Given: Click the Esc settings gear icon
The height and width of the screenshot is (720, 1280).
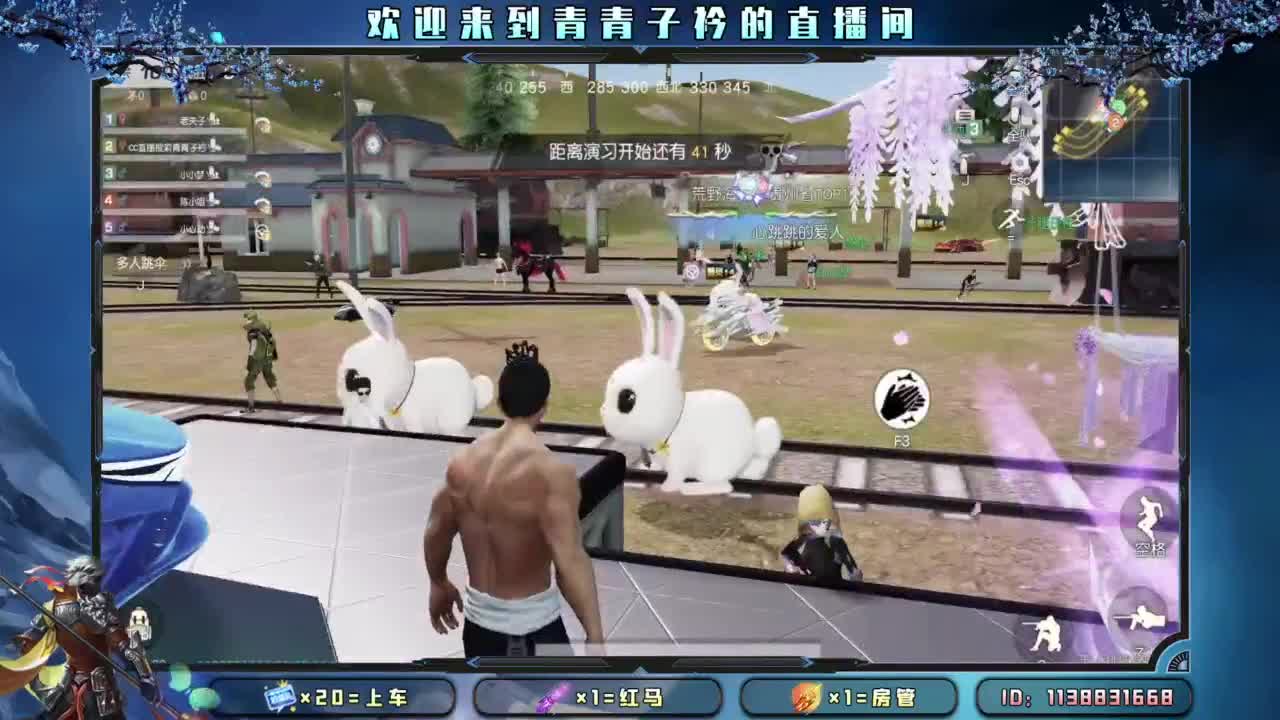Looking at the screenshot, I should pyautogui.click(x=1020, y=163).
